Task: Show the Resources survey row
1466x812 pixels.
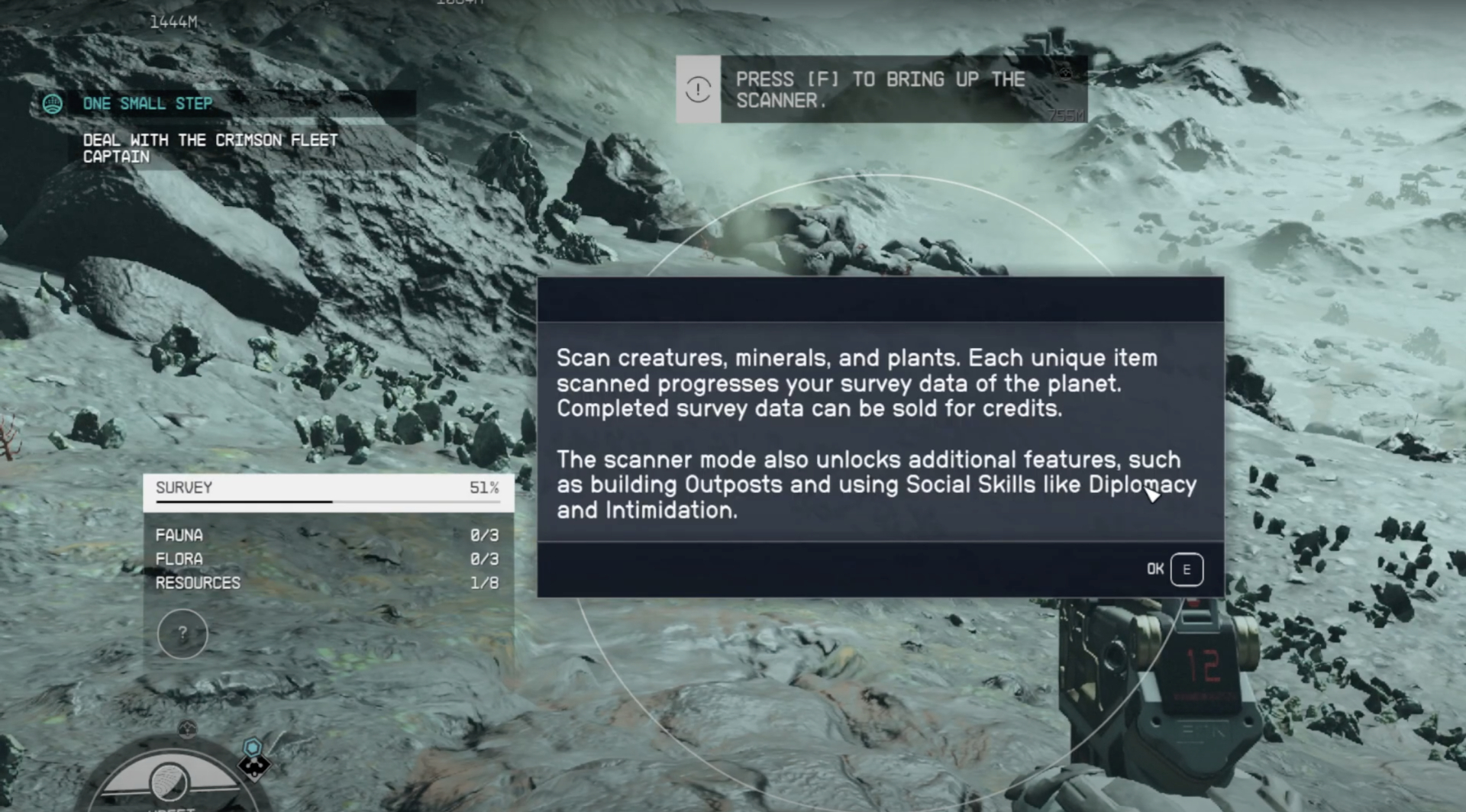Action: (x=328, y=583)
